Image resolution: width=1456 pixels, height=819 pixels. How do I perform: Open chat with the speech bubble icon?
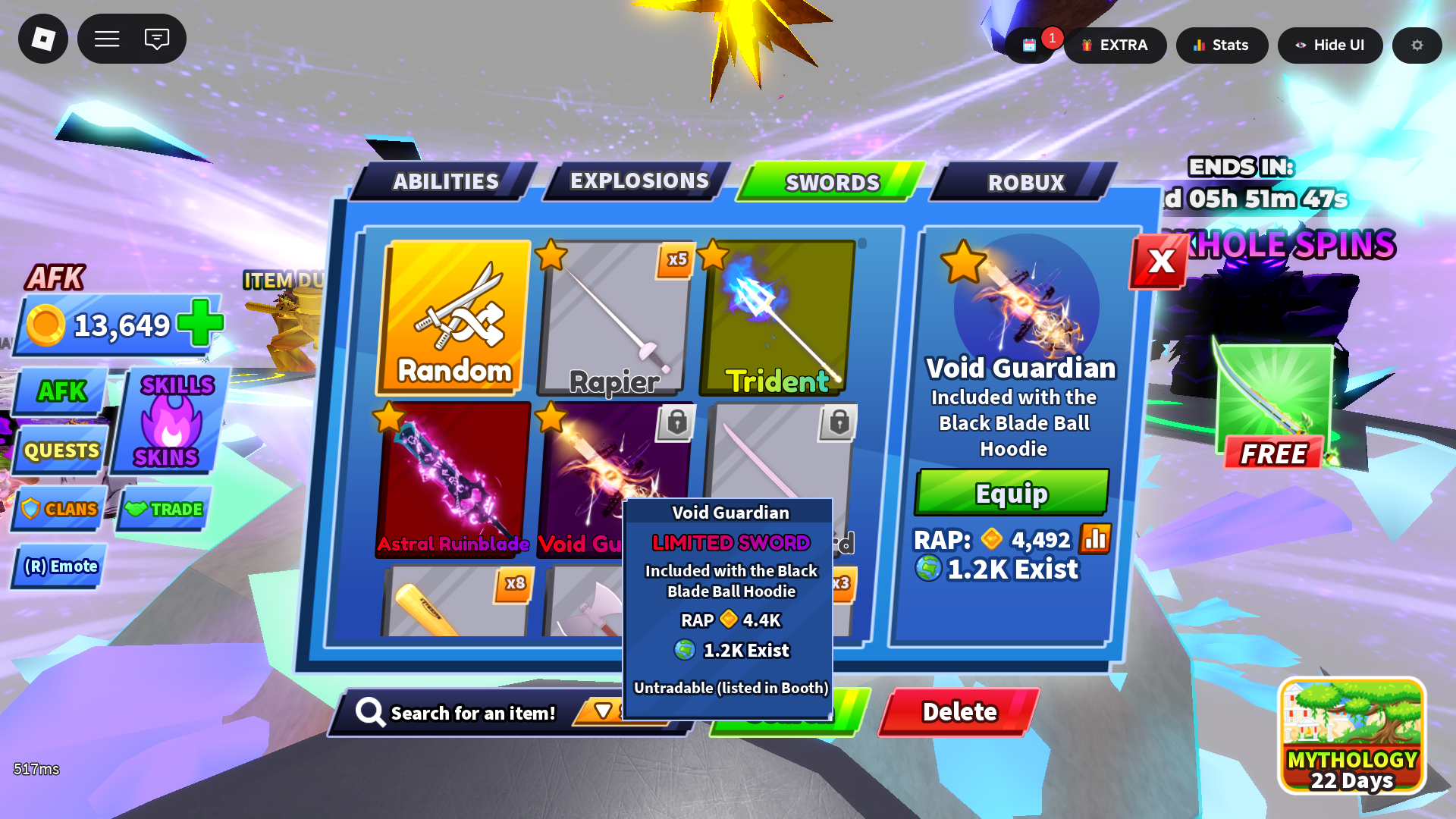coord(157,39)
